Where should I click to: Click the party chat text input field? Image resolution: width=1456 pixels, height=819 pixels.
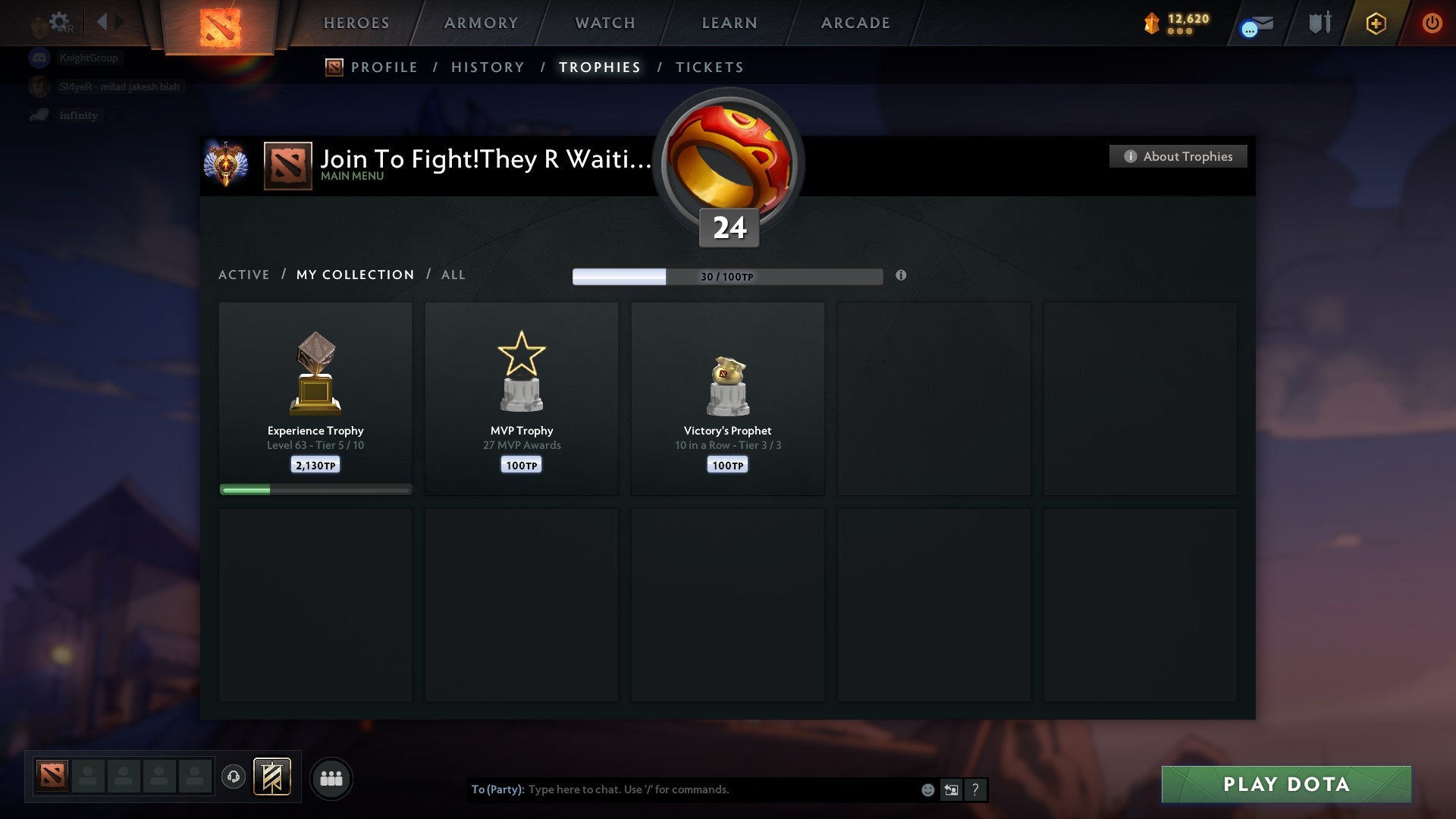[x=682, y=789]
